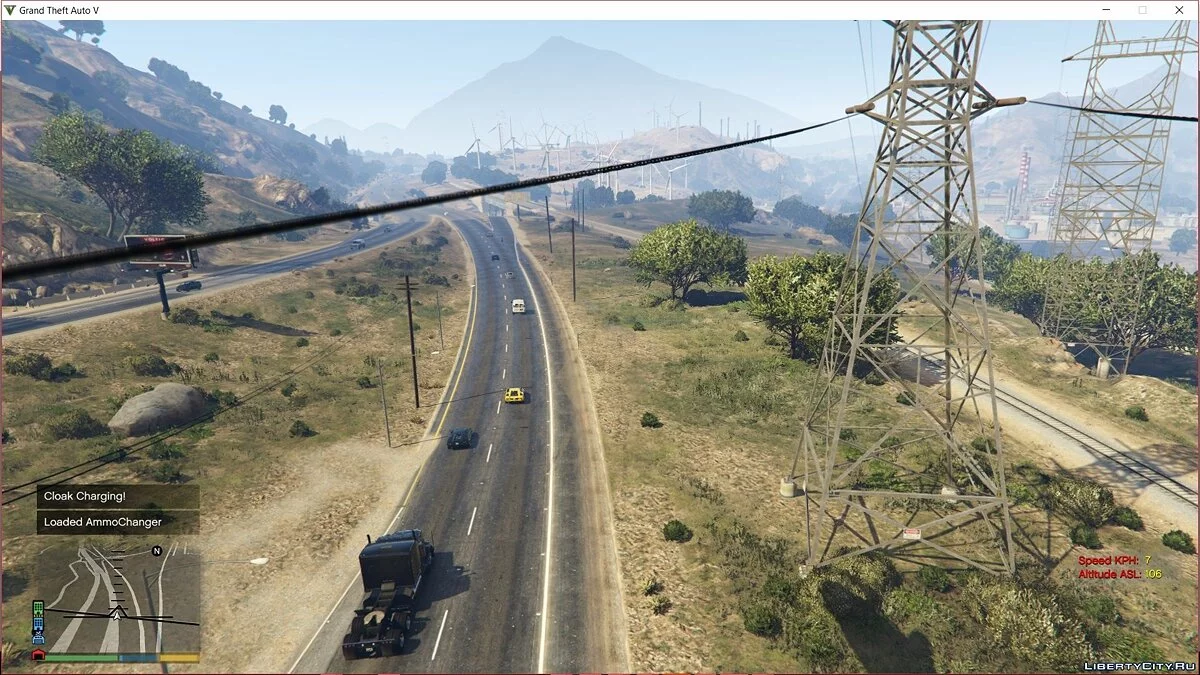Viewport: 1200px width, 675px height.
Task: Click the "Cloak Charging!" notification
Action: coord(118,496)
